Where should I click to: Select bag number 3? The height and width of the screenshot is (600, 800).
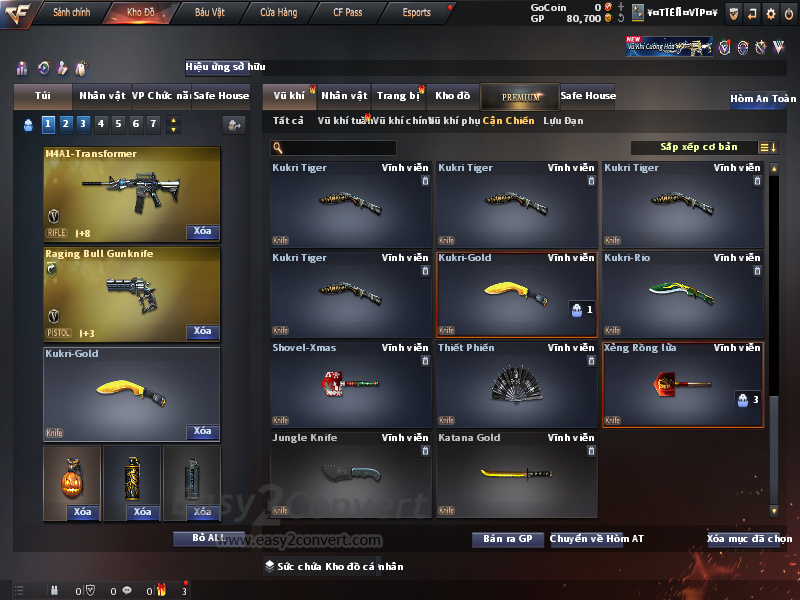[x=83, y=124]
